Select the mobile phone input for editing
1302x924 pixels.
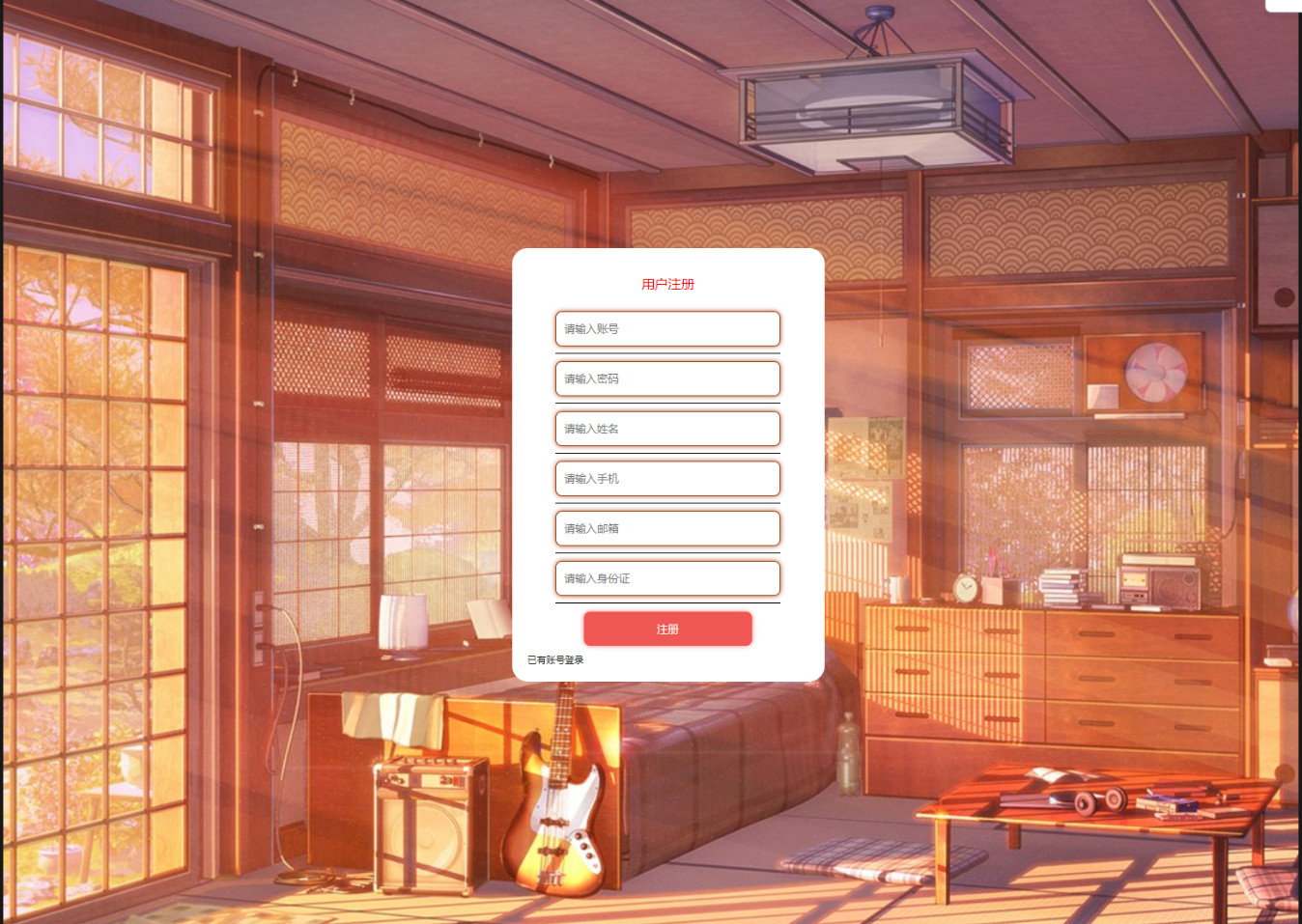667,478
